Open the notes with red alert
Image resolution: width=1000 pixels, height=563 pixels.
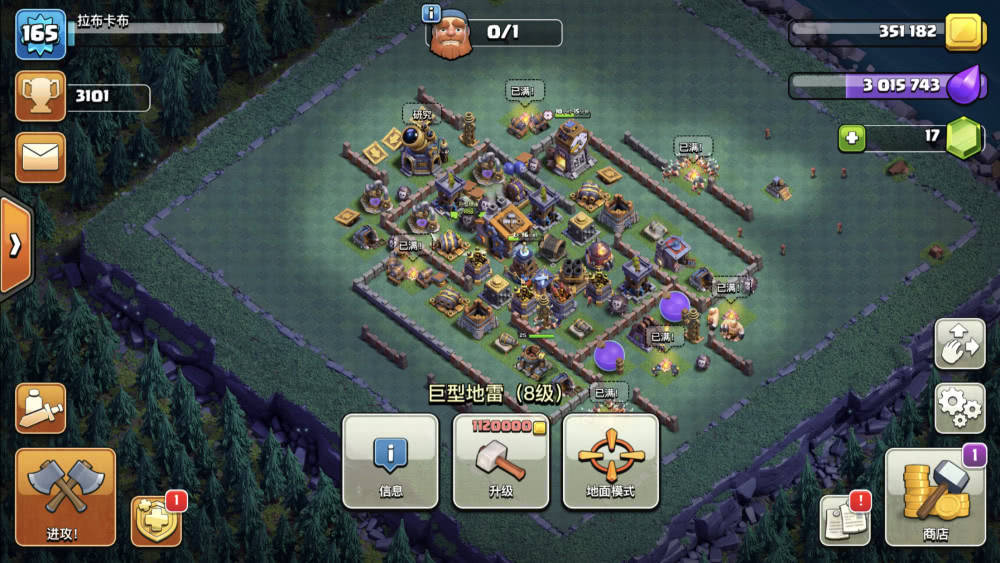pyautogui.click(x=843, y=519)
